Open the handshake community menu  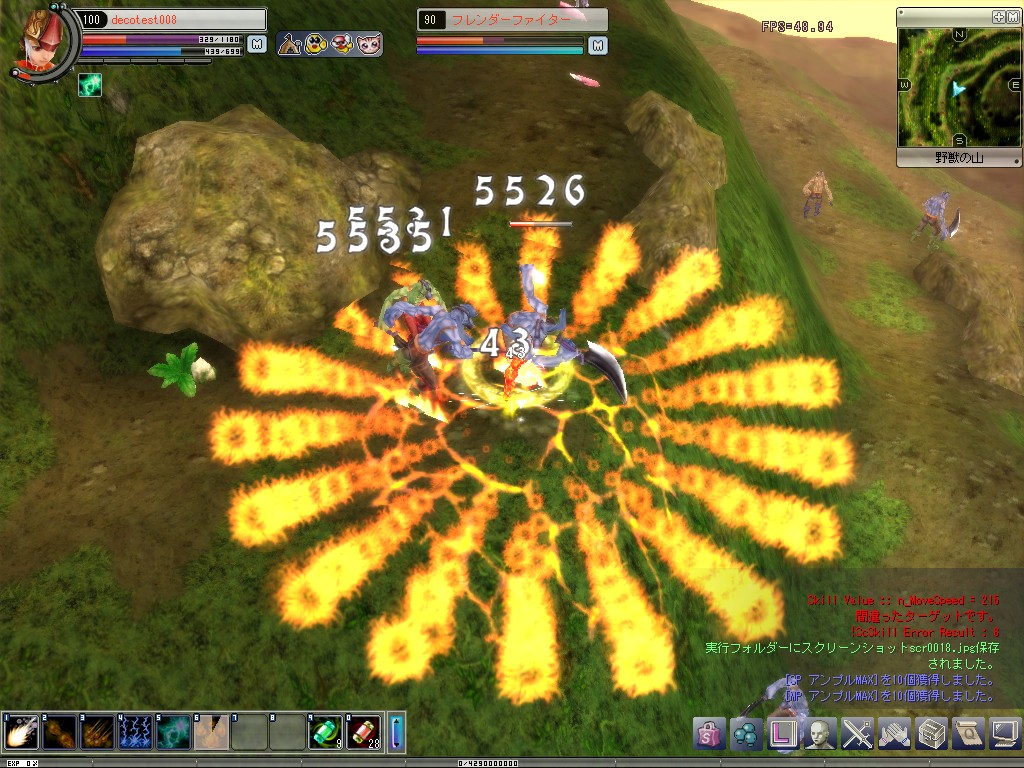click(895, 733)
